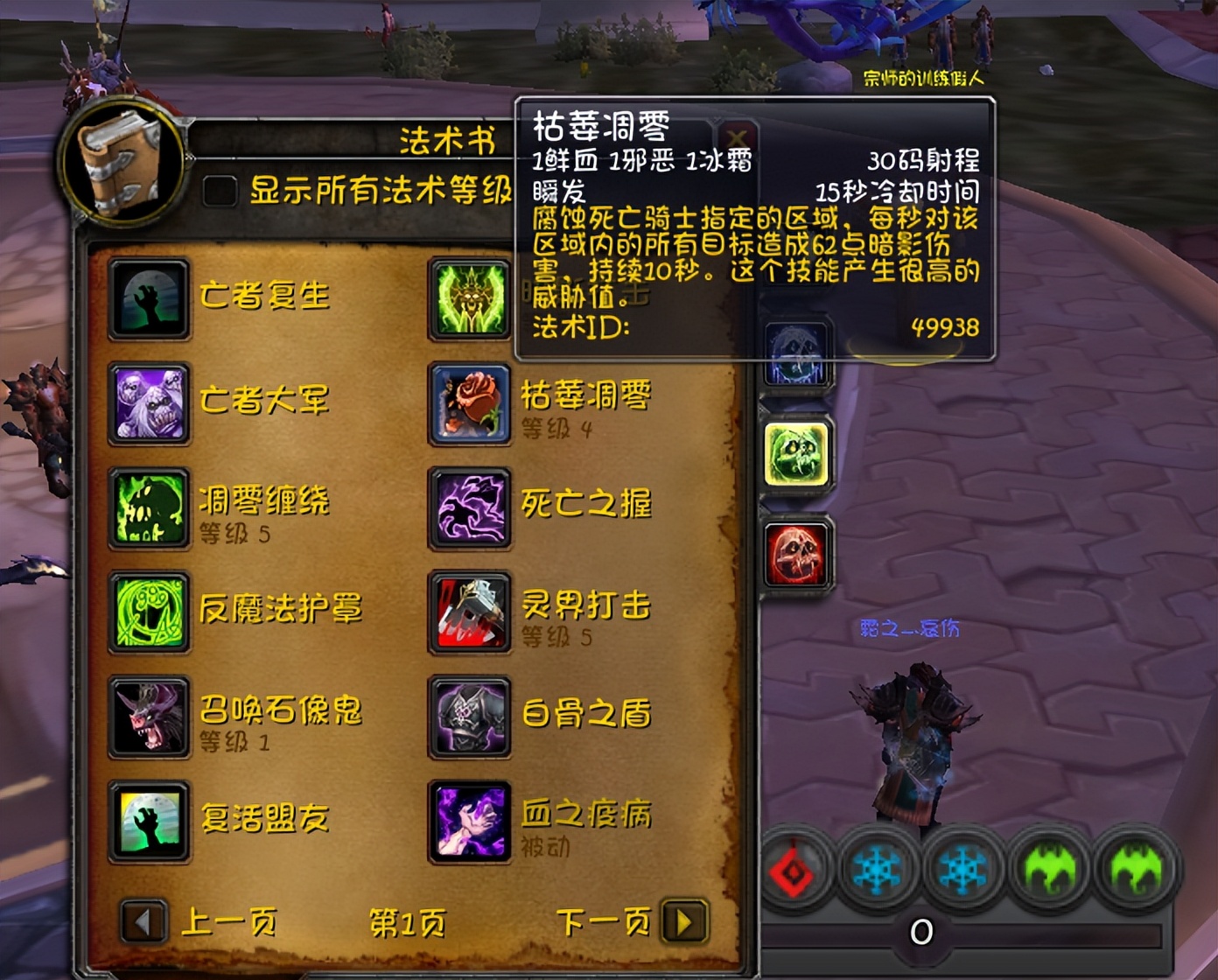Click the 反魔法护罩 spell icon
The height and width of the screenshot is (980, 1218).
[149, 612]
